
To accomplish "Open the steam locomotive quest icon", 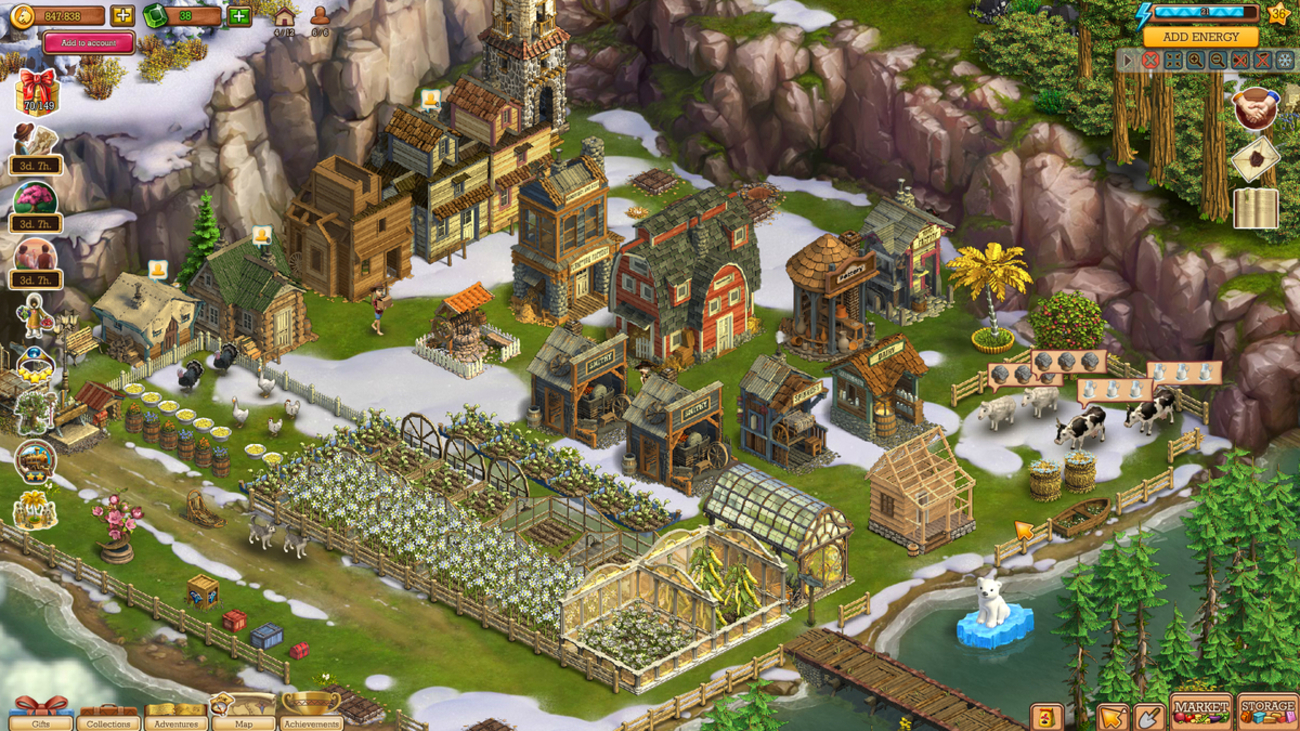I will (x=36, y=458).
